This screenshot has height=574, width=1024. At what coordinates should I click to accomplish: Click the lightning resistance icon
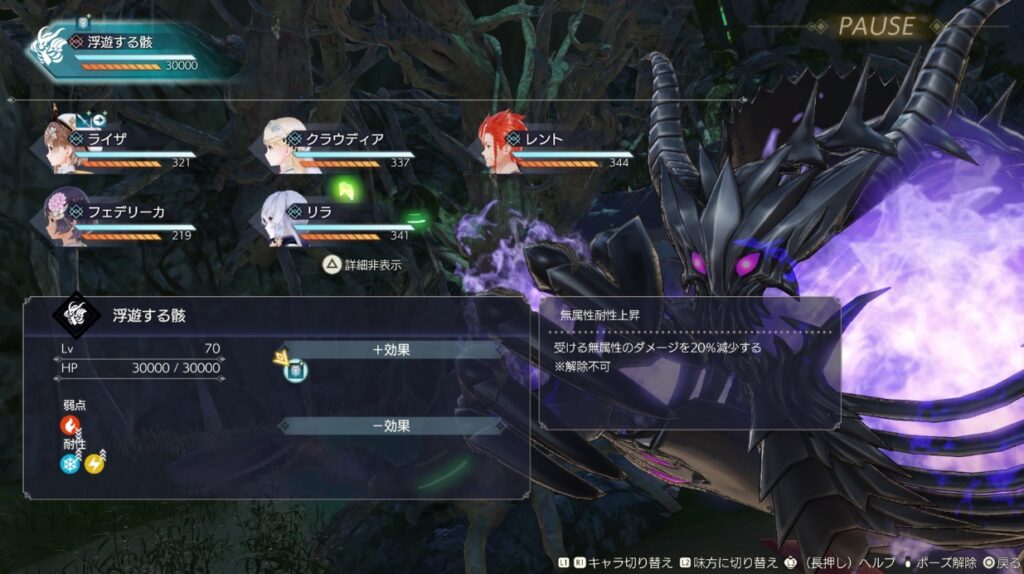(94, 463)
